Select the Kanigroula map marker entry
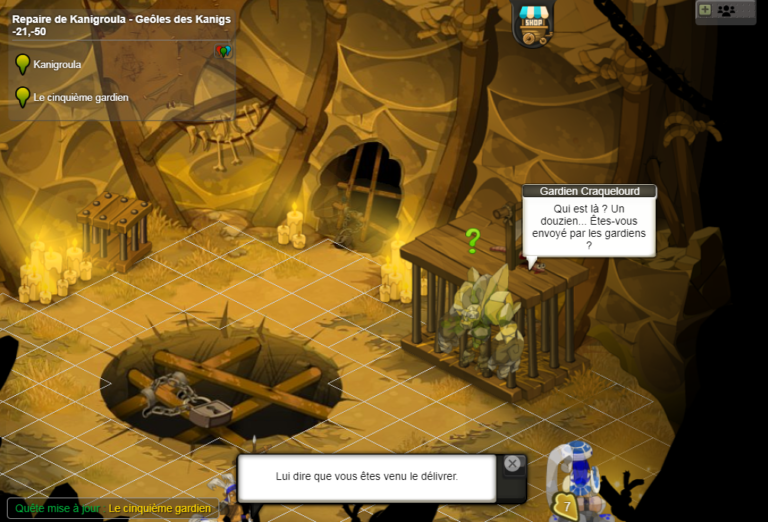This screenshot has width=768, height=522. point(56,65)
